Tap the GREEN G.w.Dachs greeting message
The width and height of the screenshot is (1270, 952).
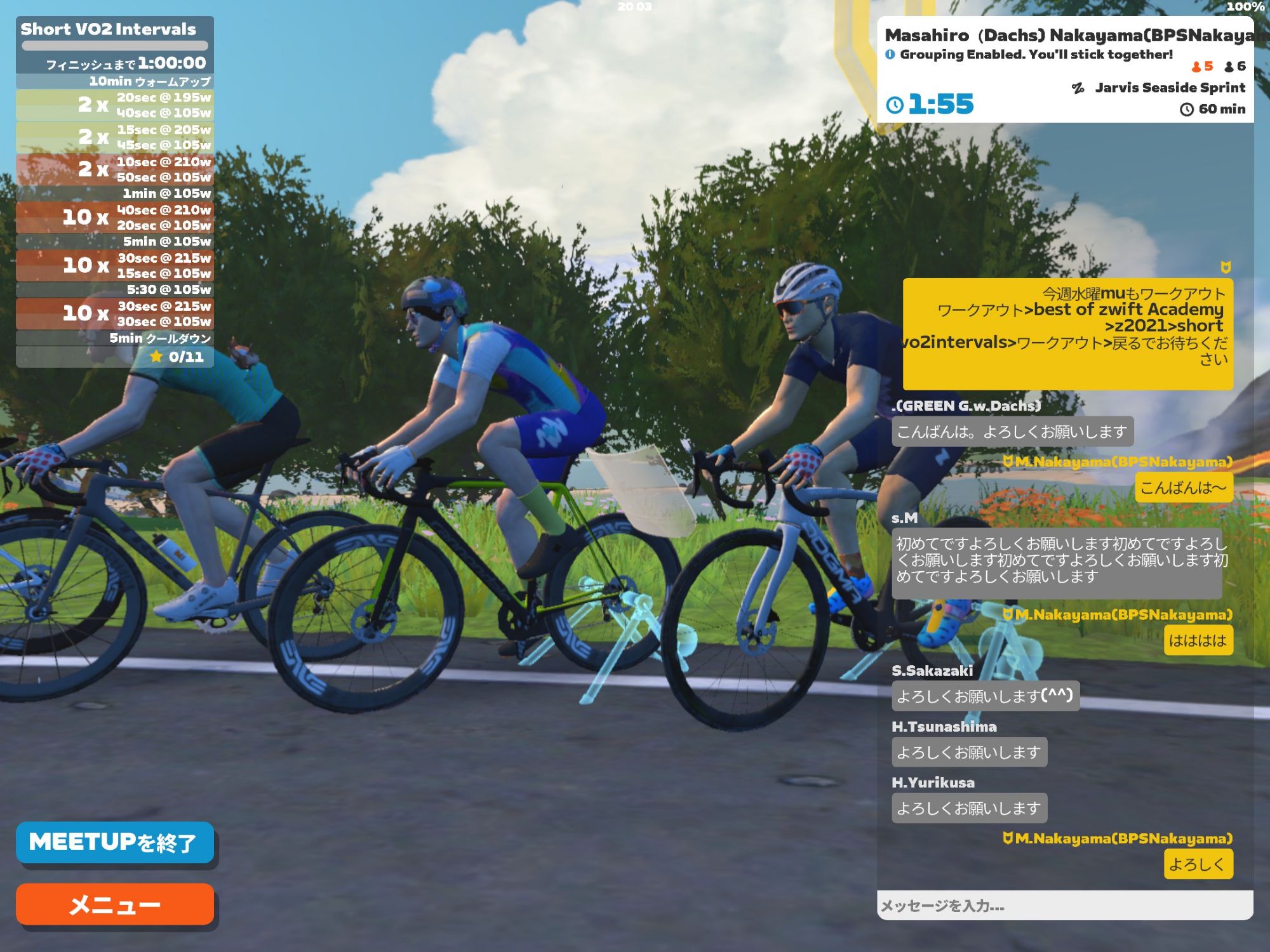click(1012, 432)
